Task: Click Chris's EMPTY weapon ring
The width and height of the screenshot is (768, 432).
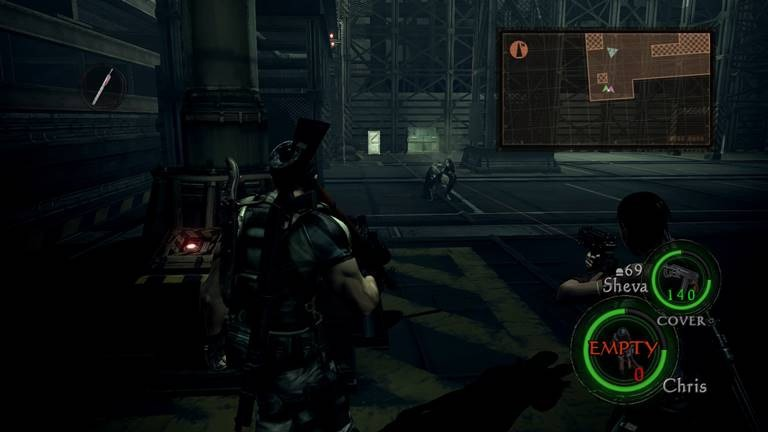Action: click(623, 351)
